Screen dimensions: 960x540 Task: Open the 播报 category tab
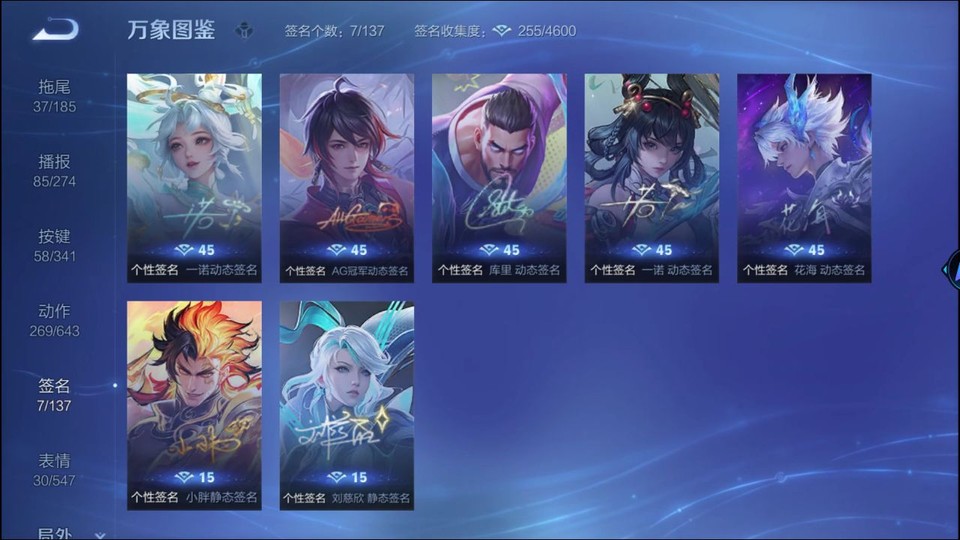[55, 171]
